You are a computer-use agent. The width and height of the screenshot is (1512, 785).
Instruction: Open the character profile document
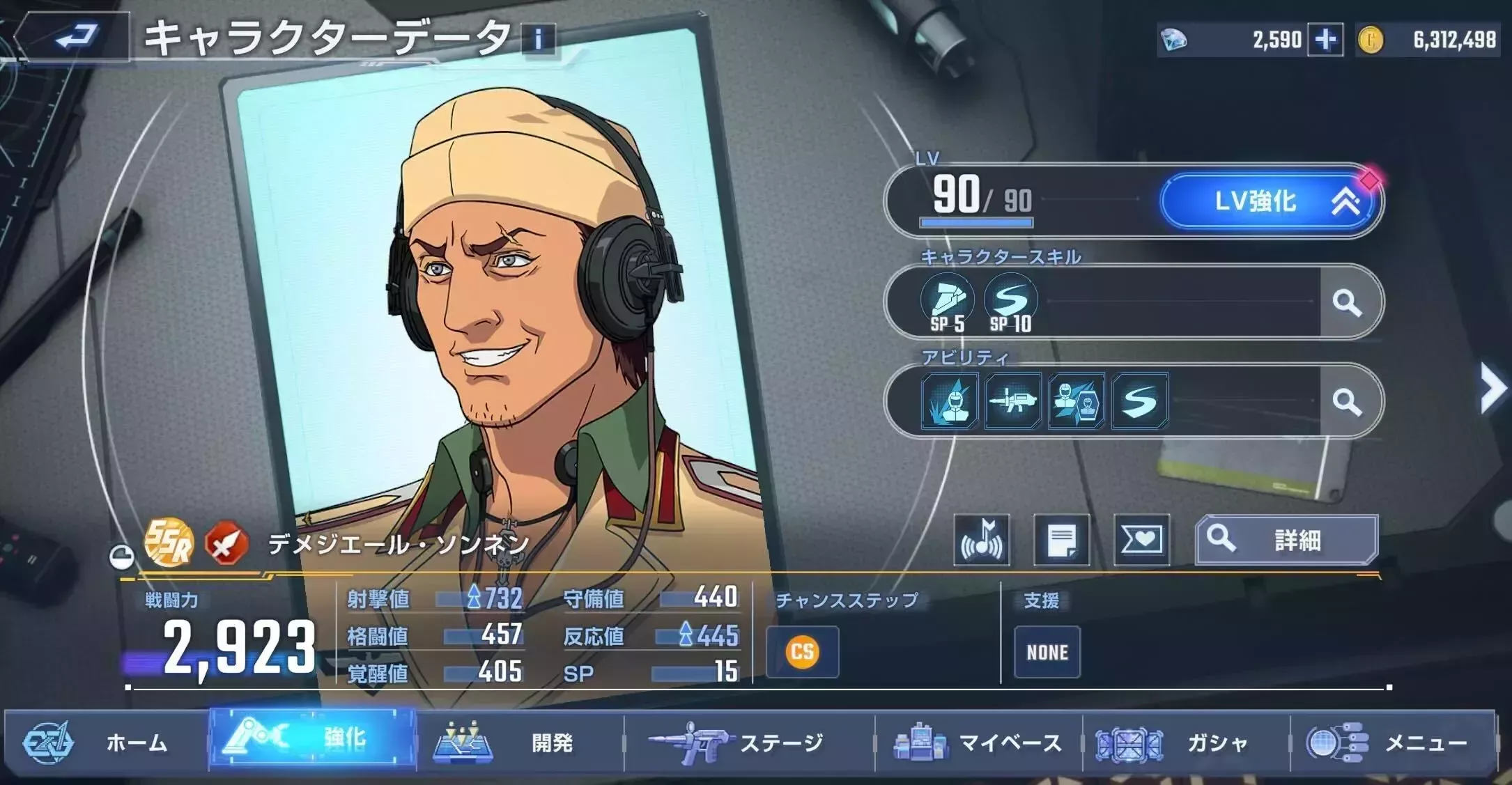pyautogui.click(x=1062, y=540)
